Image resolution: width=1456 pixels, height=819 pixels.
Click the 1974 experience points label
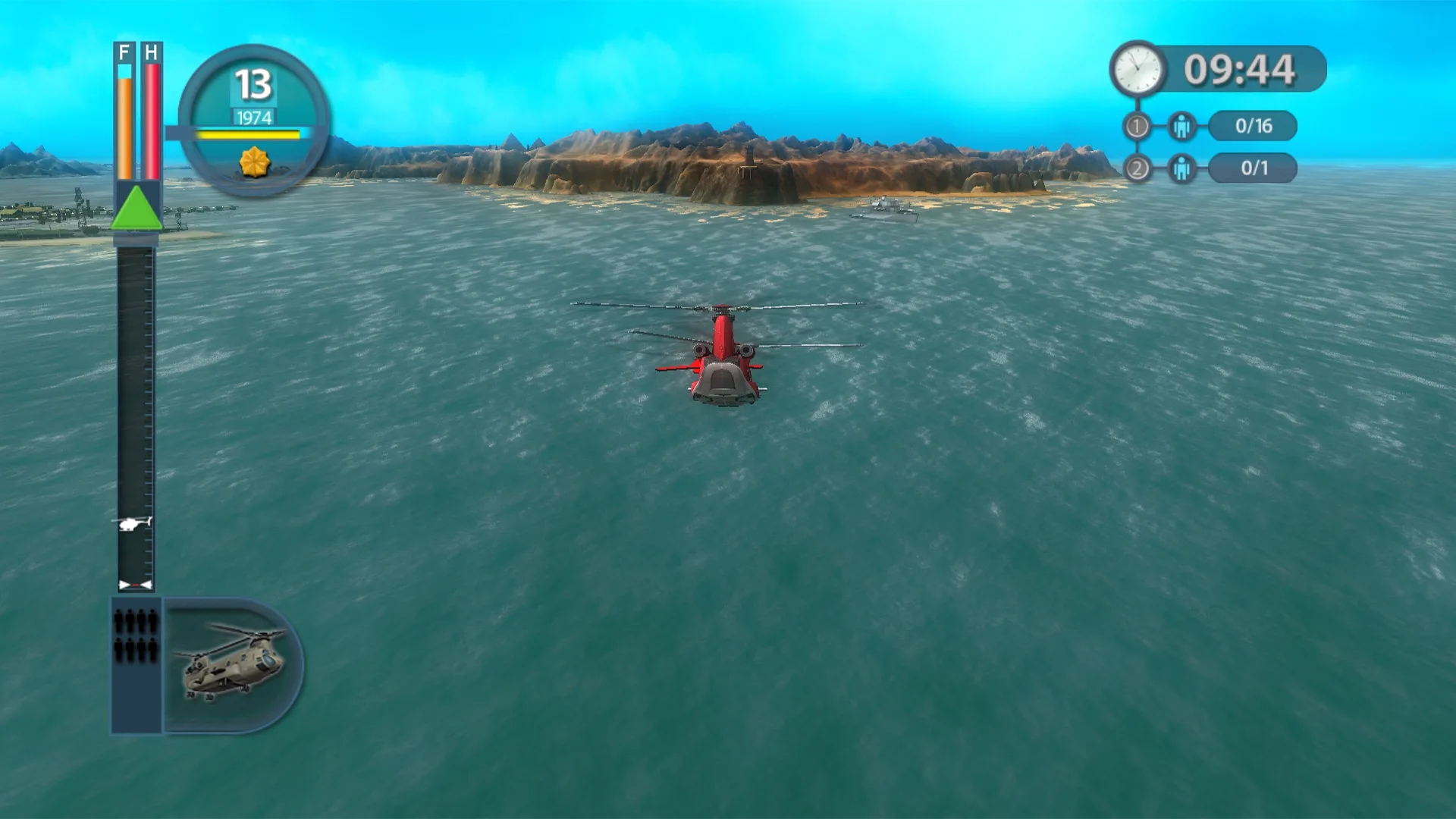pyautogui.click(x=255, y=116)
